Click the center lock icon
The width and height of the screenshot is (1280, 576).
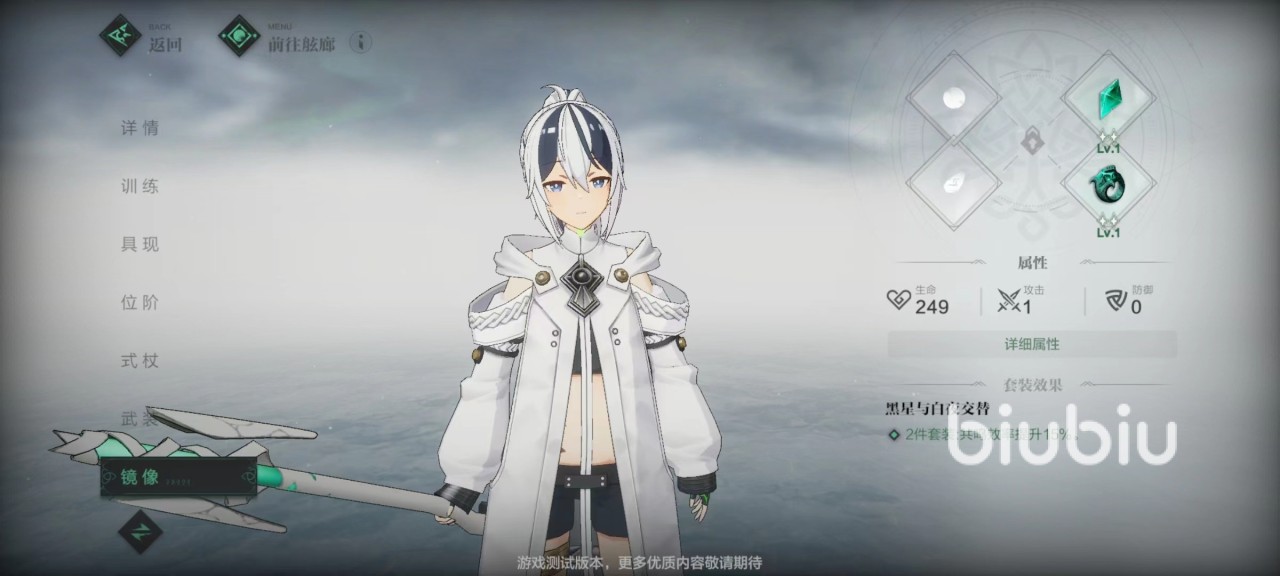click(1031, 142)
